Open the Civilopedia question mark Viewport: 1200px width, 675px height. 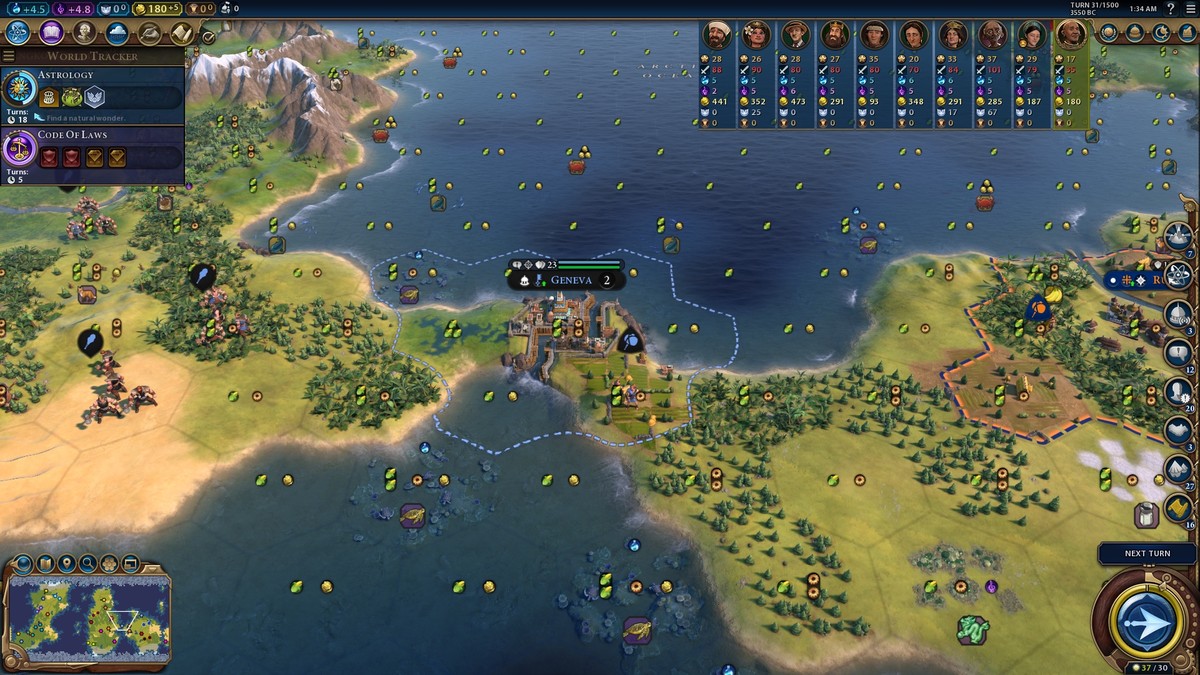[1171, 8]
